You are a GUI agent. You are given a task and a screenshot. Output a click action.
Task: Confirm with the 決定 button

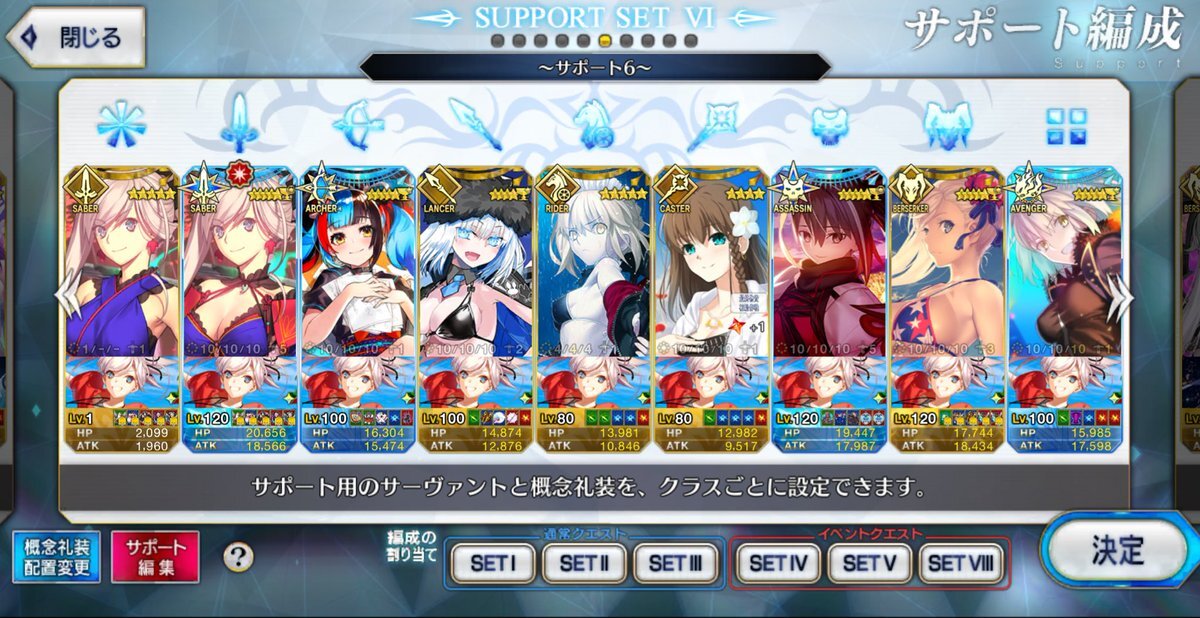(x=1117, y=550)
